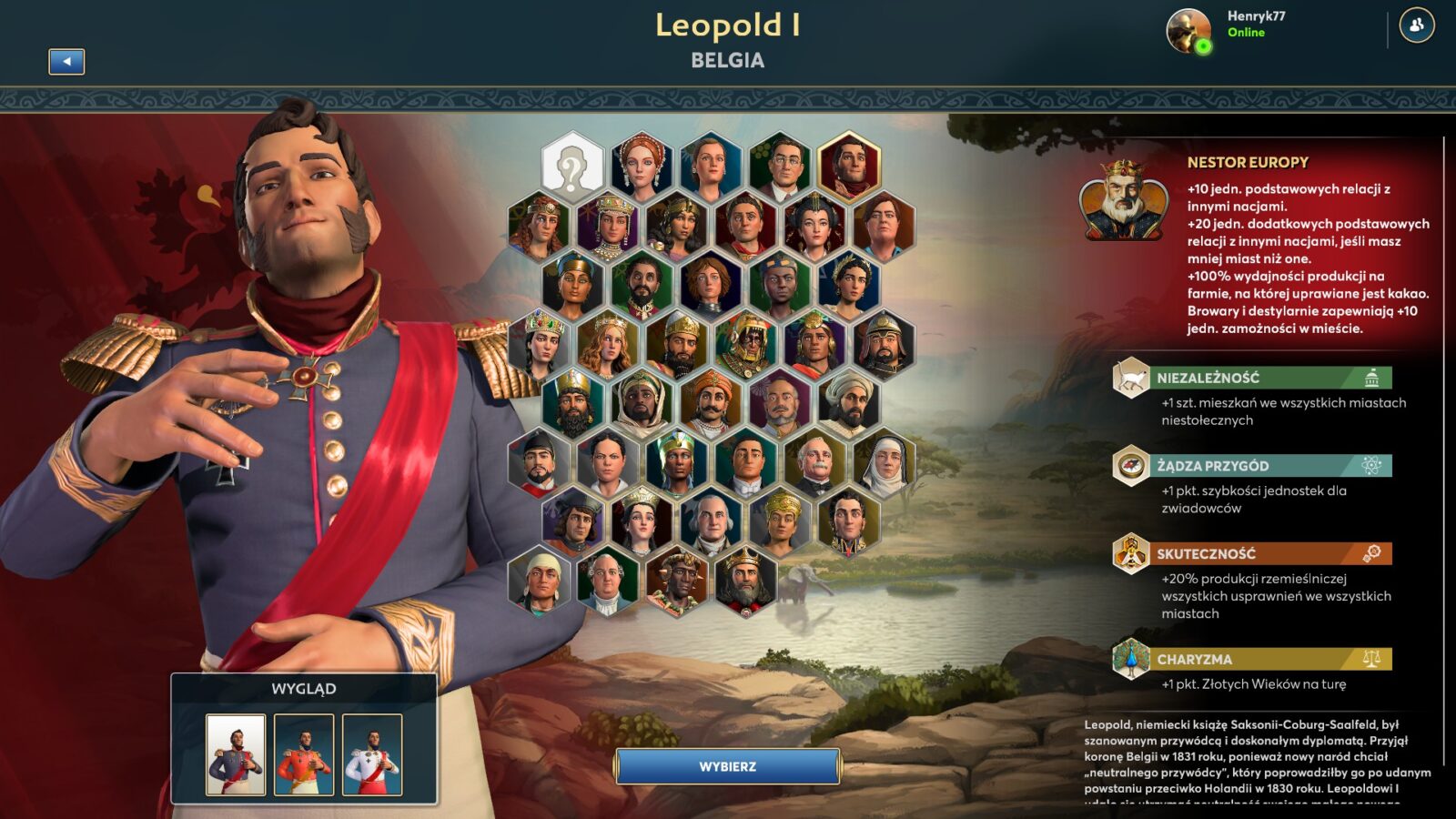This screenshot has height=819, width=1456.
Task: Go back with the blue arrow button
Action: coord(66,61)
